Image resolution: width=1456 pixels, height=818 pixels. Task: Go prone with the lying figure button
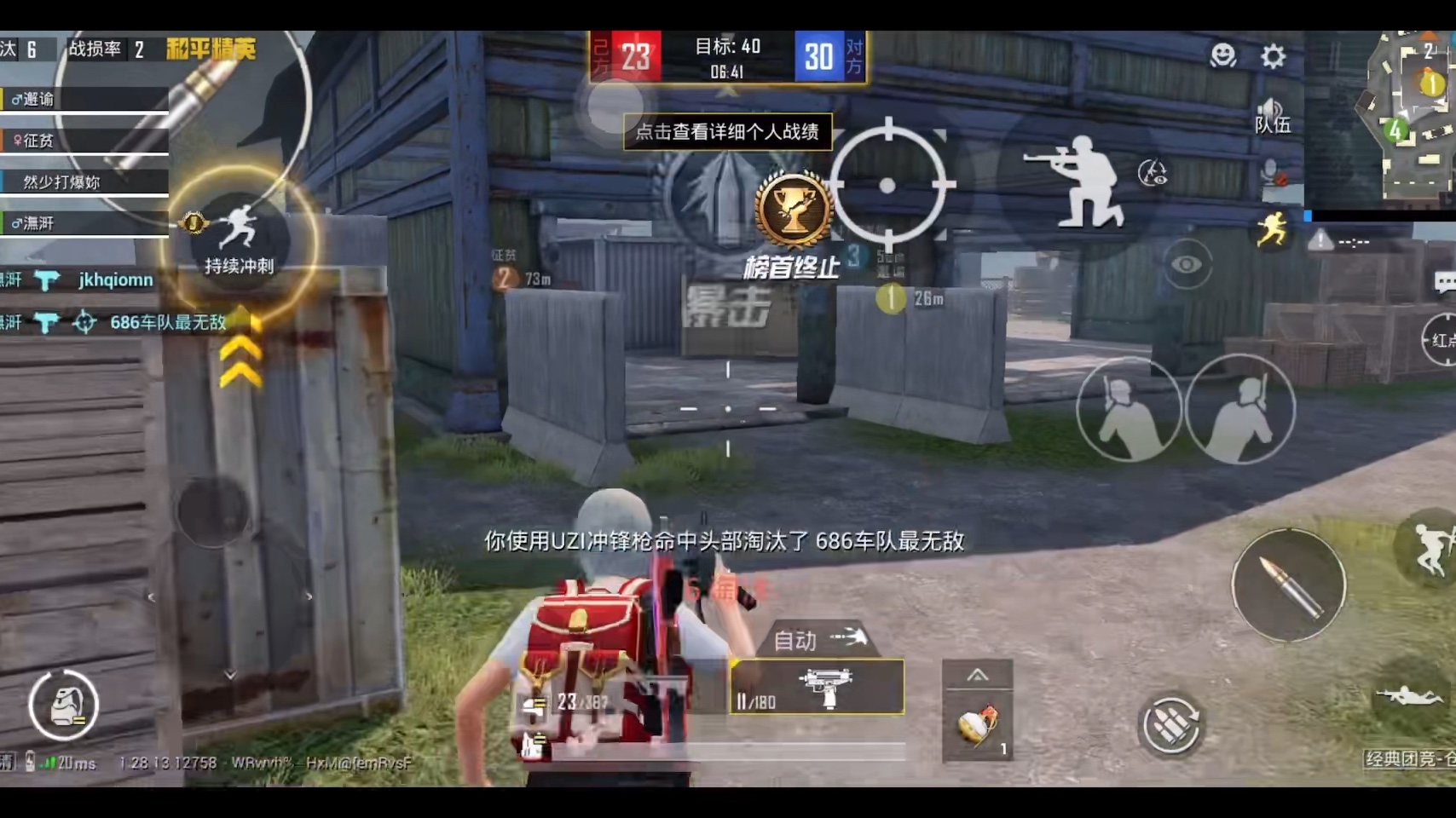tap(1412, 696)
